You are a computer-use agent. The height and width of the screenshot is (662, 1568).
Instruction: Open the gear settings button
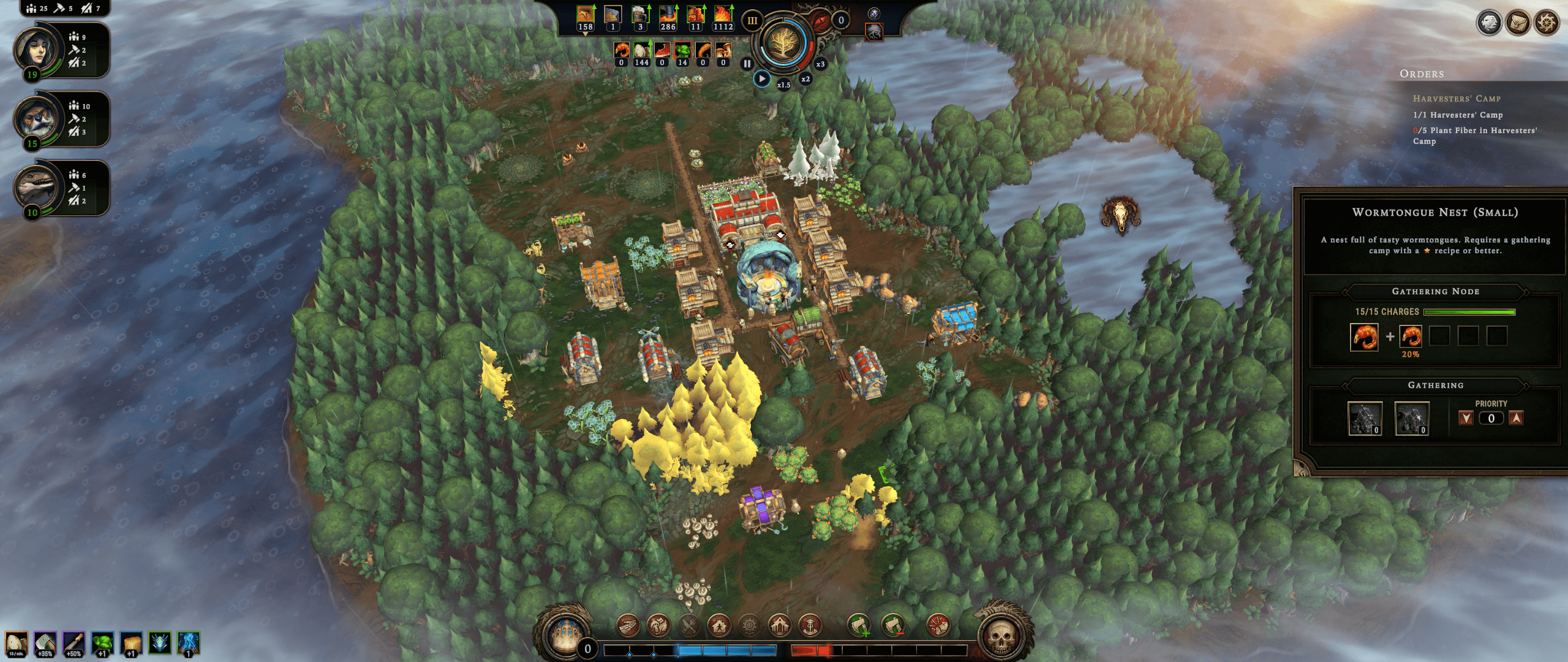pos(1547,23)
